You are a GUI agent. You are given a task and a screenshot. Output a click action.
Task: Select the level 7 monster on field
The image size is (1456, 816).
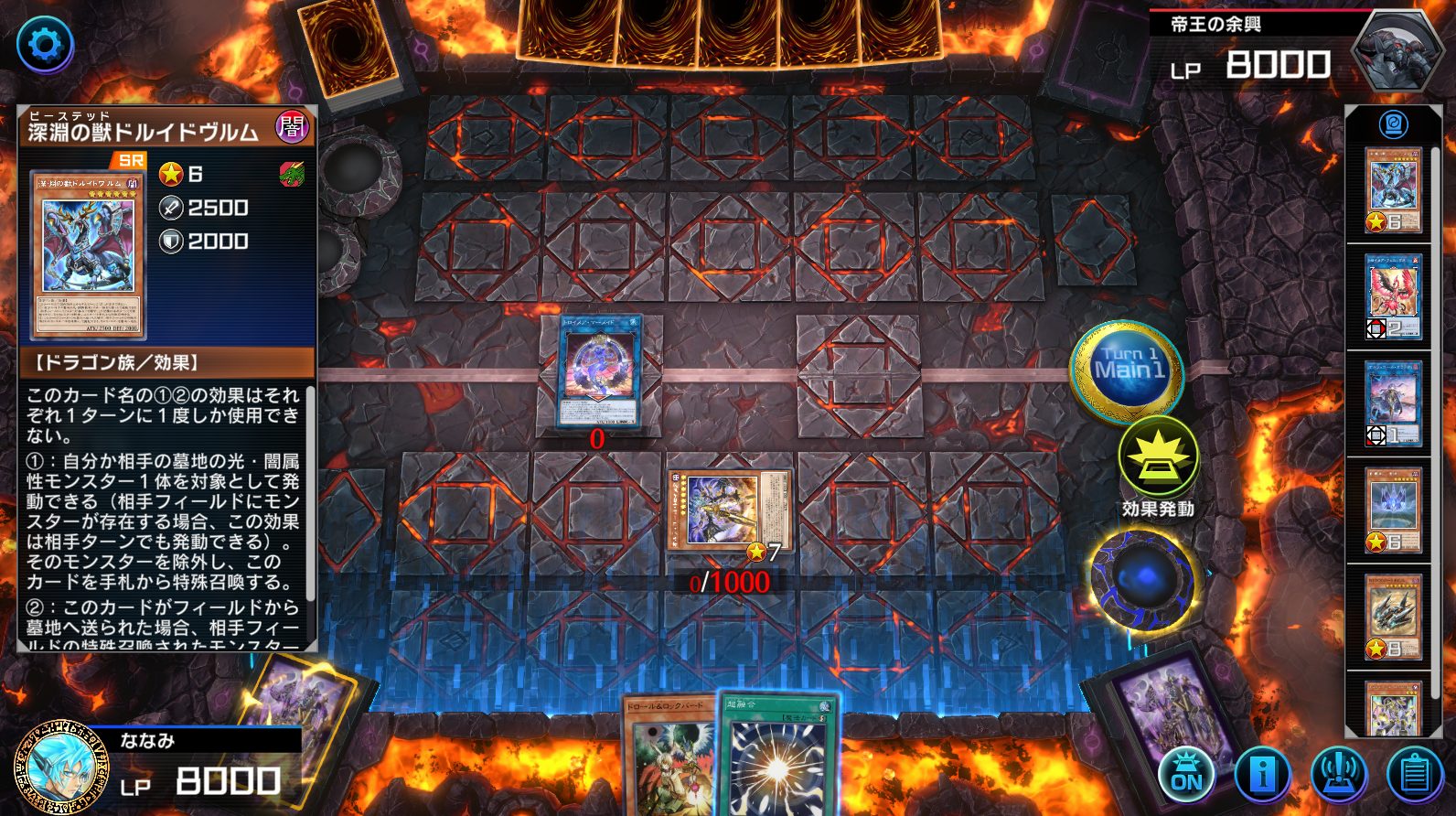point(729,509)
